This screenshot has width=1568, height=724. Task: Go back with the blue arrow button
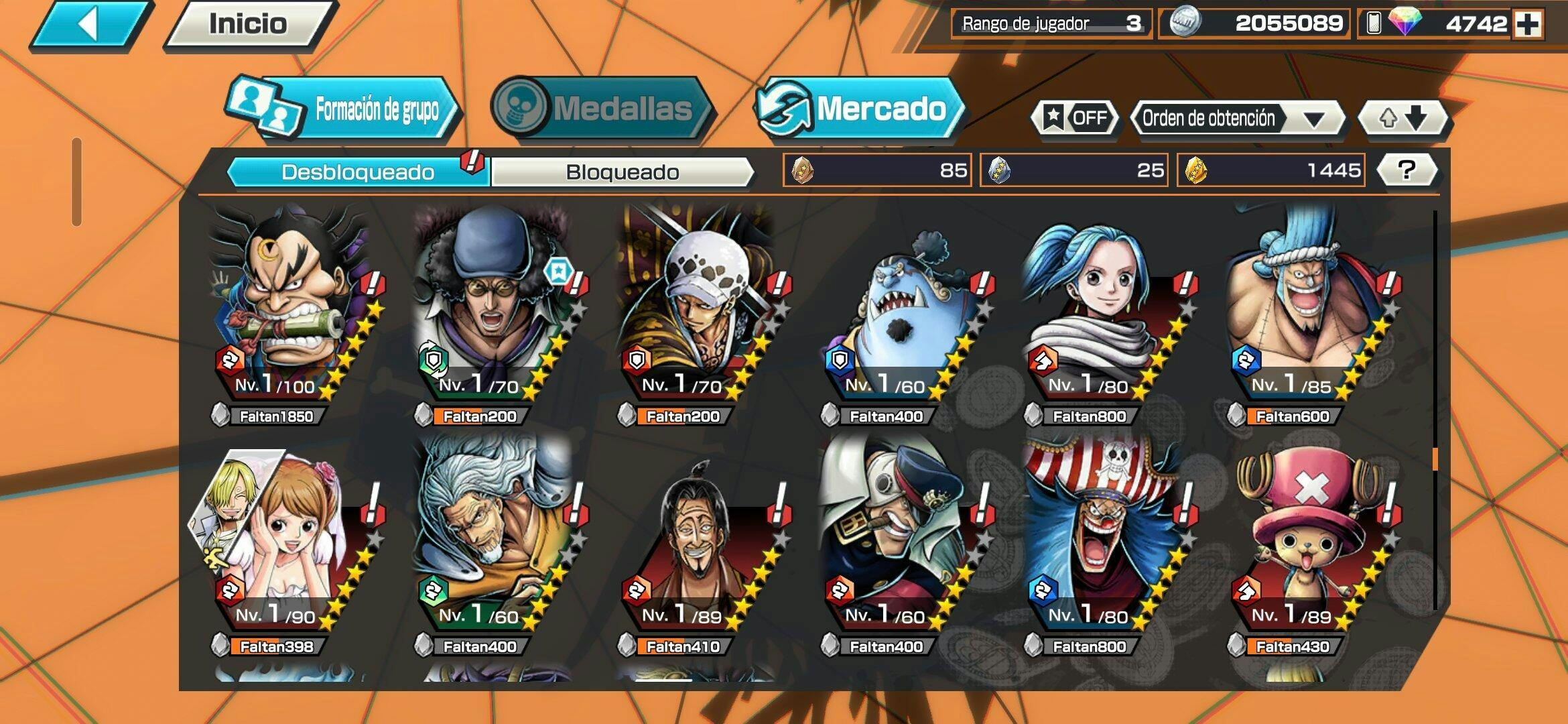click(90, 25)
